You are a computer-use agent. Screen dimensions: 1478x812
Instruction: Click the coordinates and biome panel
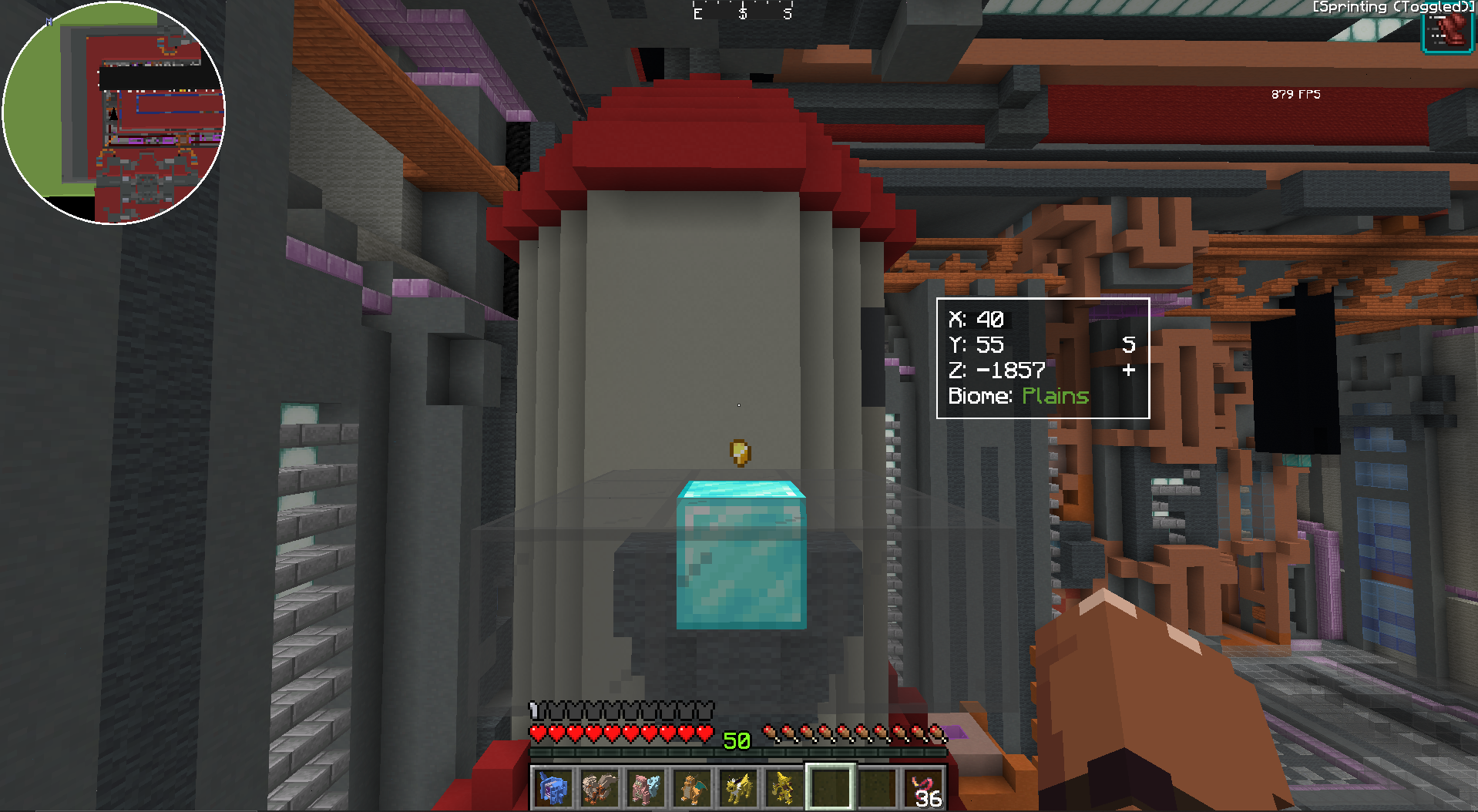[x=1043, y=358]
